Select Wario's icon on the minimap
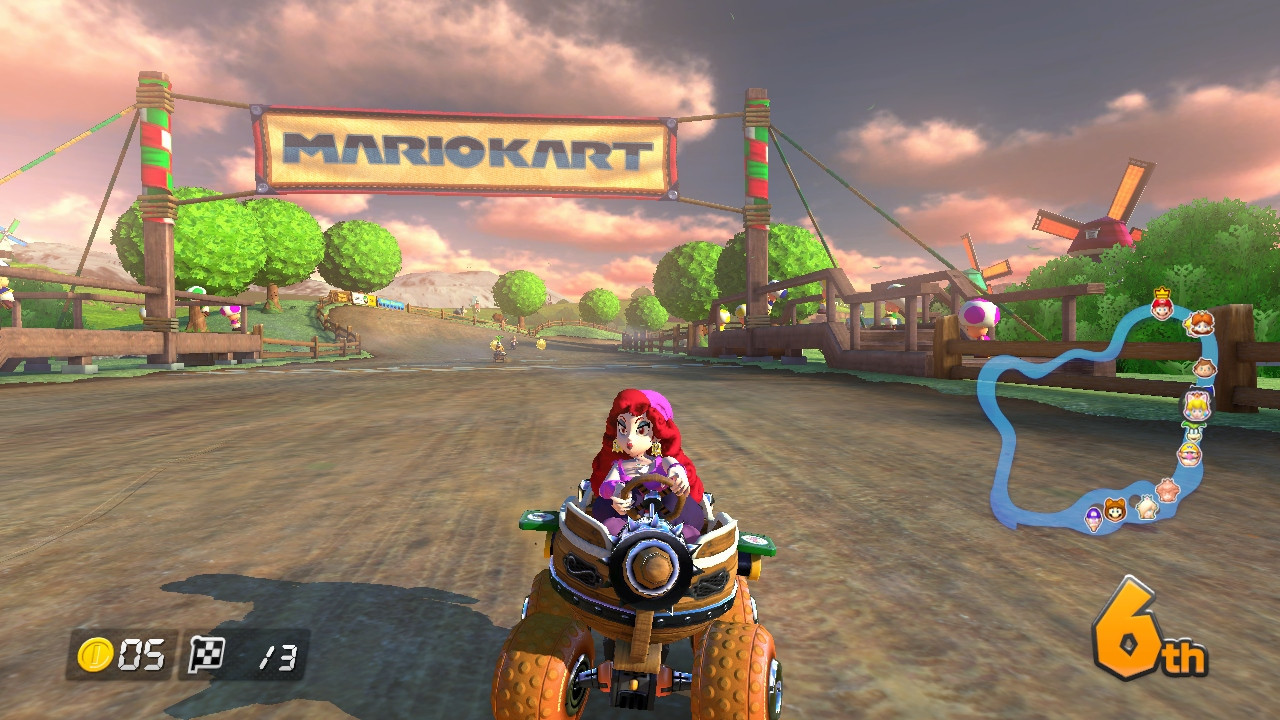 pos(1190,453)
